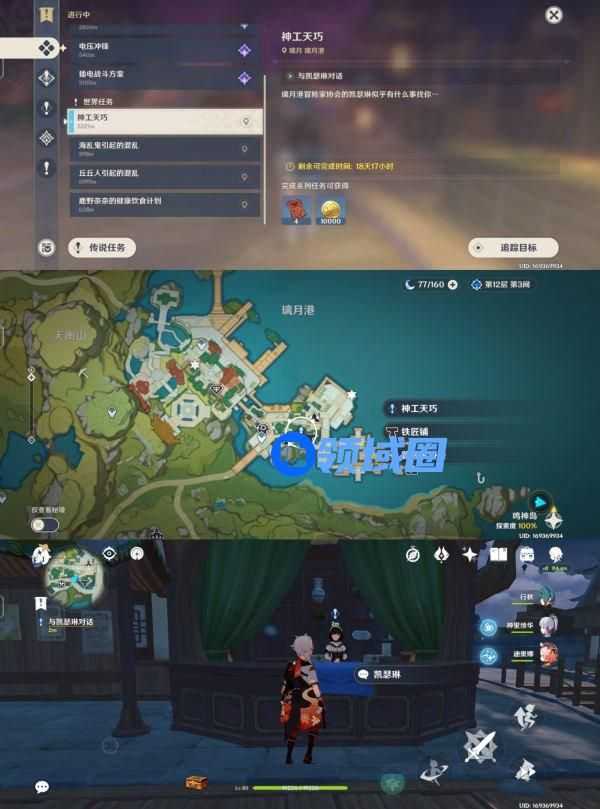The height and width of the screenshot is (809, 600).
Task: Perform a sword normal attack
Action: click(x=479, y=743)
